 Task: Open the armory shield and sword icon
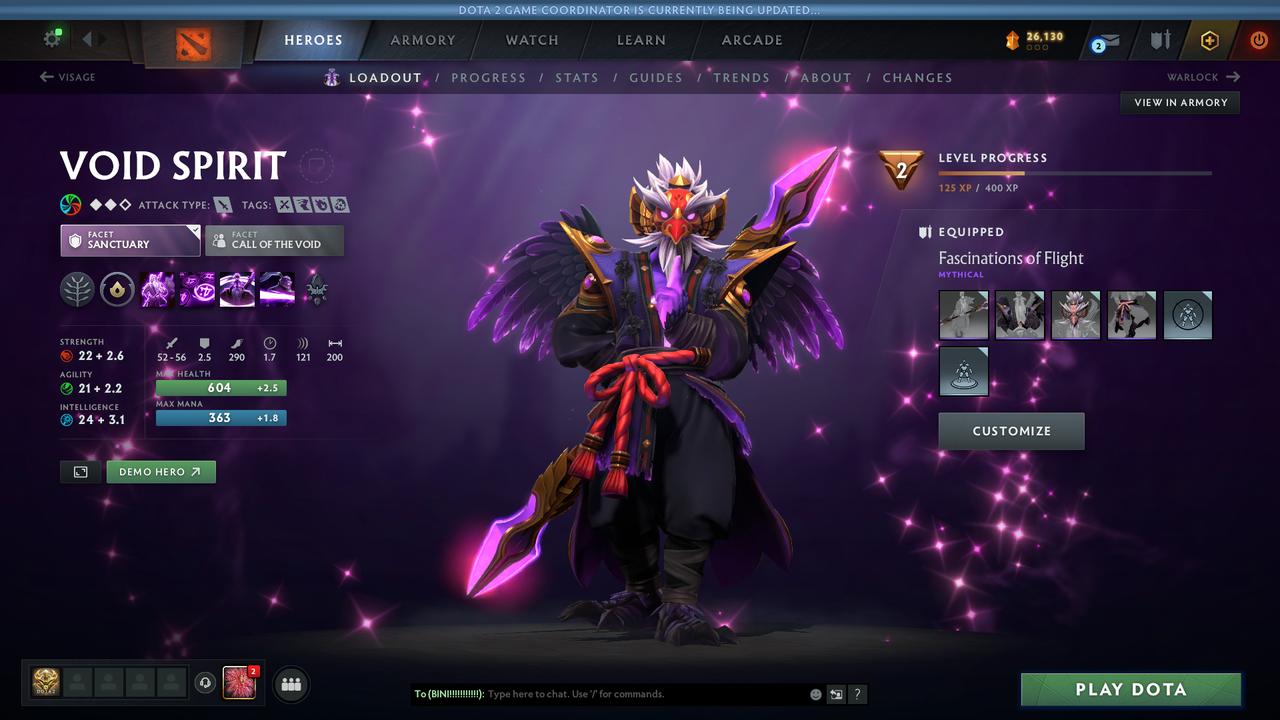click(x=1160, y=40)
